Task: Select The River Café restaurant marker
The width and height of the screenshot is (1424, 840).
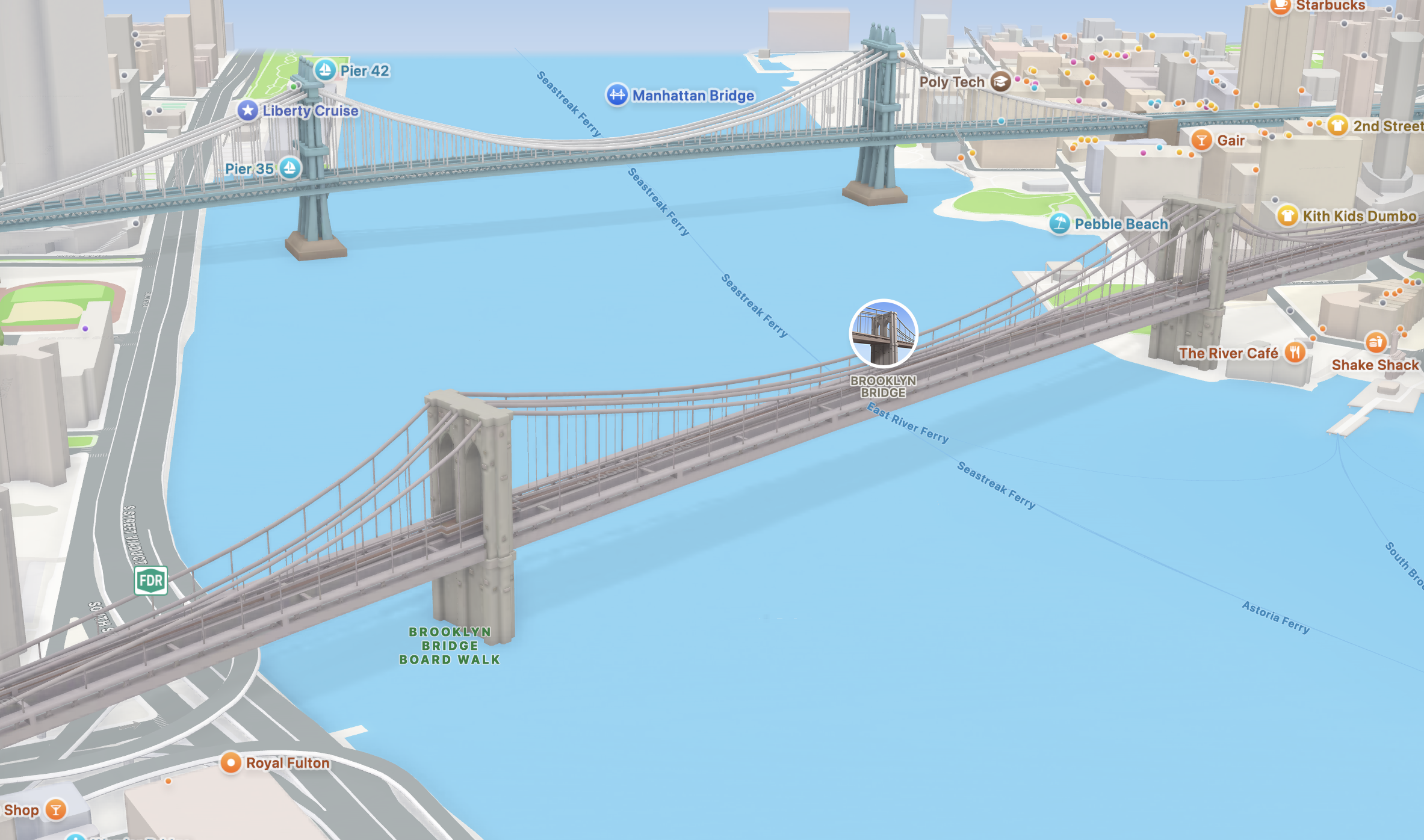Action: tap(1295, 353)
